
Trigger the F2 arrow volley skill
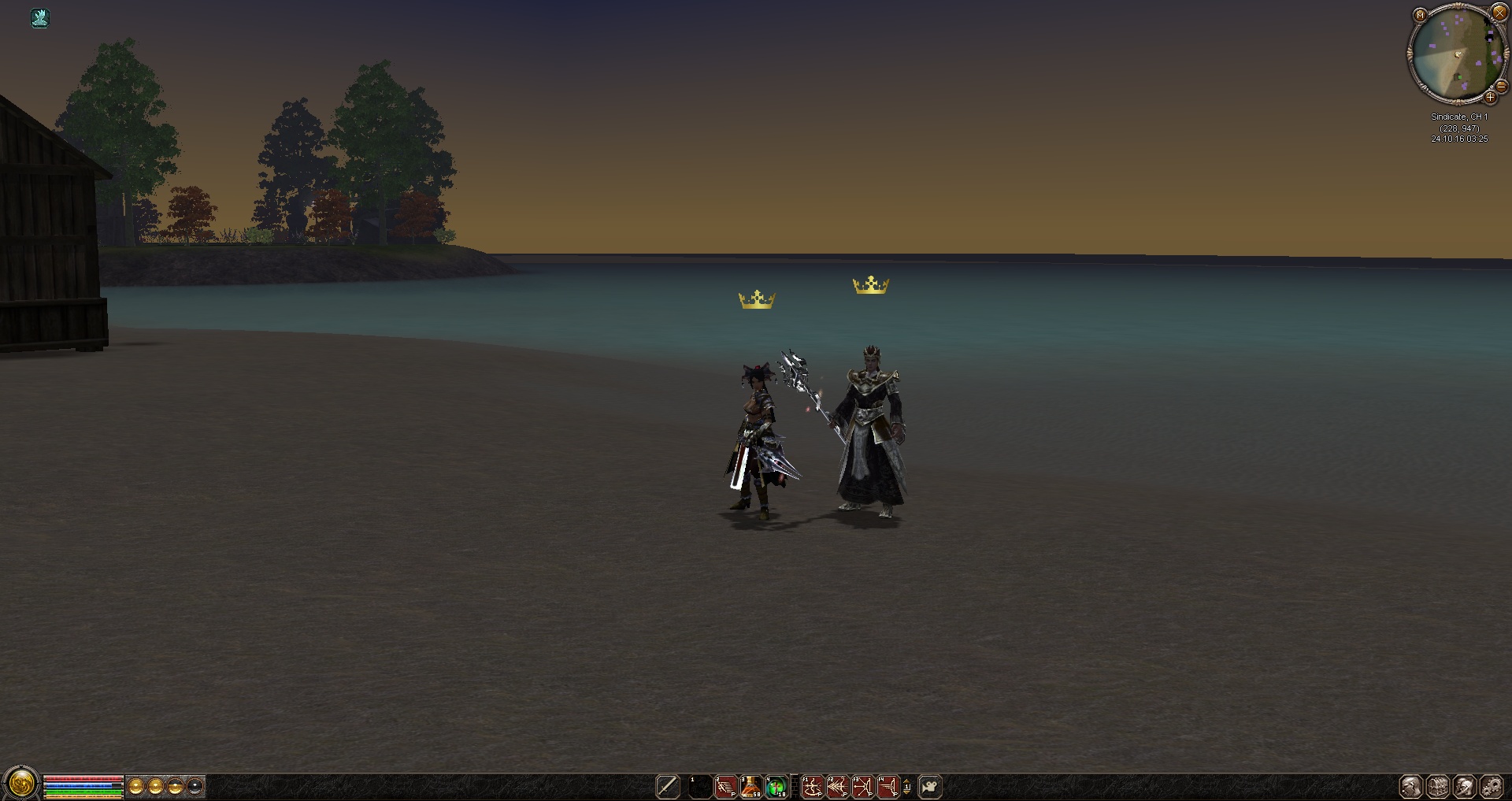click(837, 786)
